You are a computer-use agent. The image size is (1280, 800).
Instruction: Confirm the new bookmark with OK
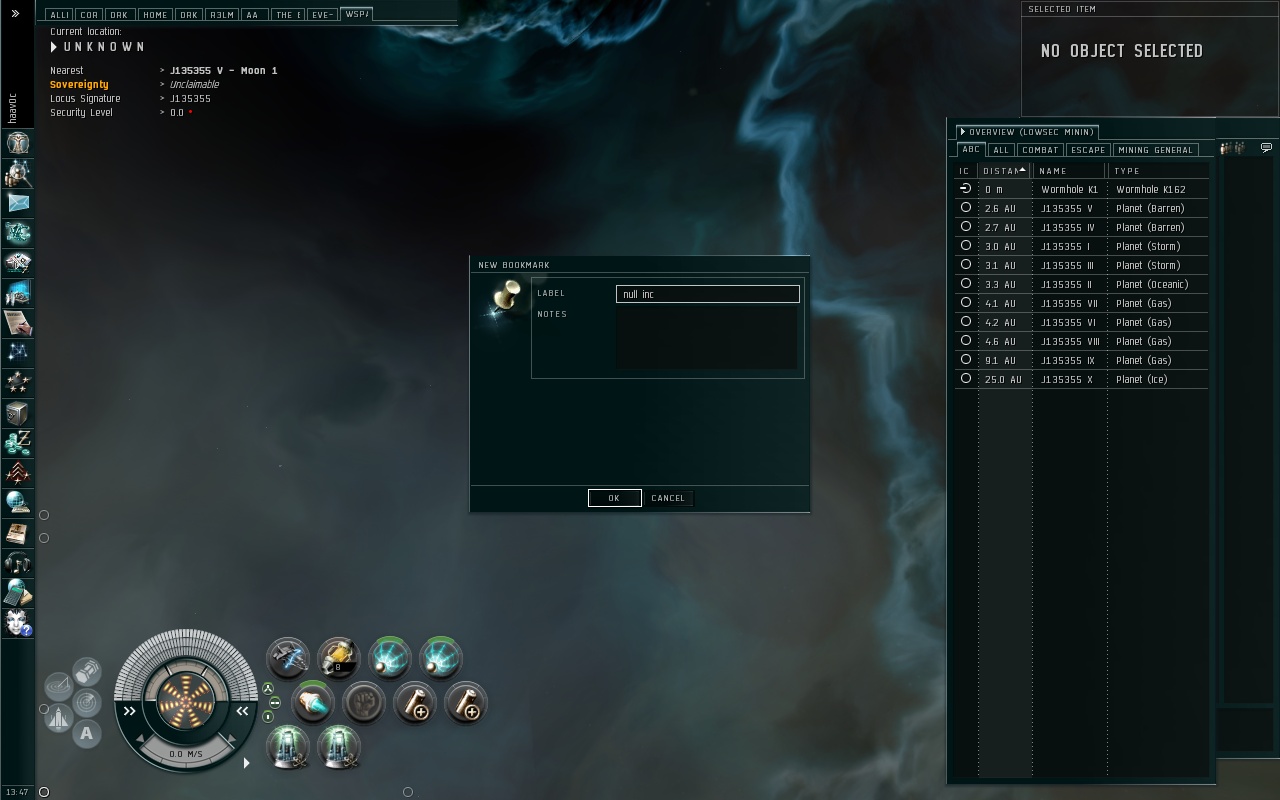tap(614, 498)
